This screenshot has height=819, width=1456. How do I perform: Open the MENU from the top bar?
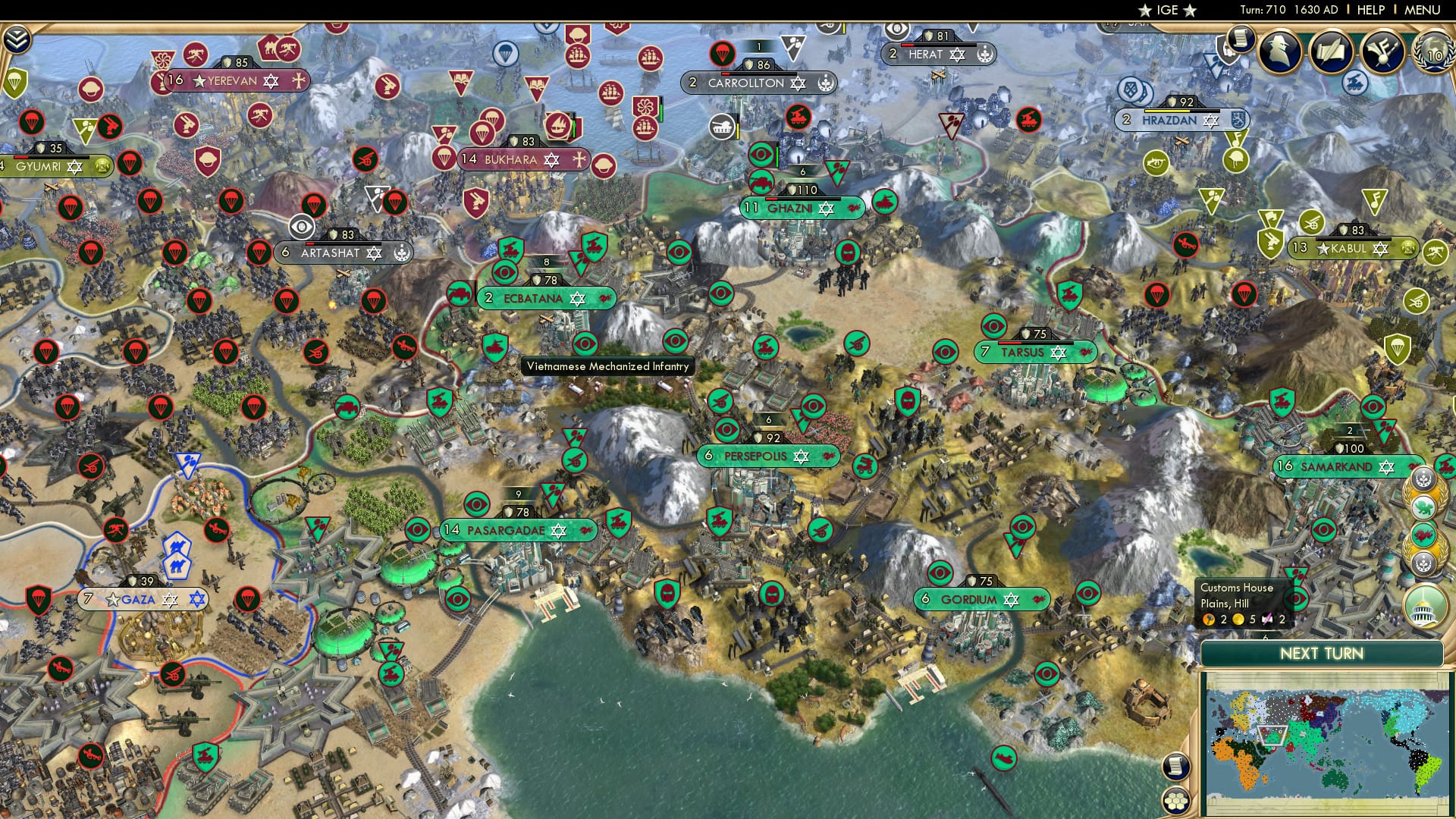[x=1421, y=9]
